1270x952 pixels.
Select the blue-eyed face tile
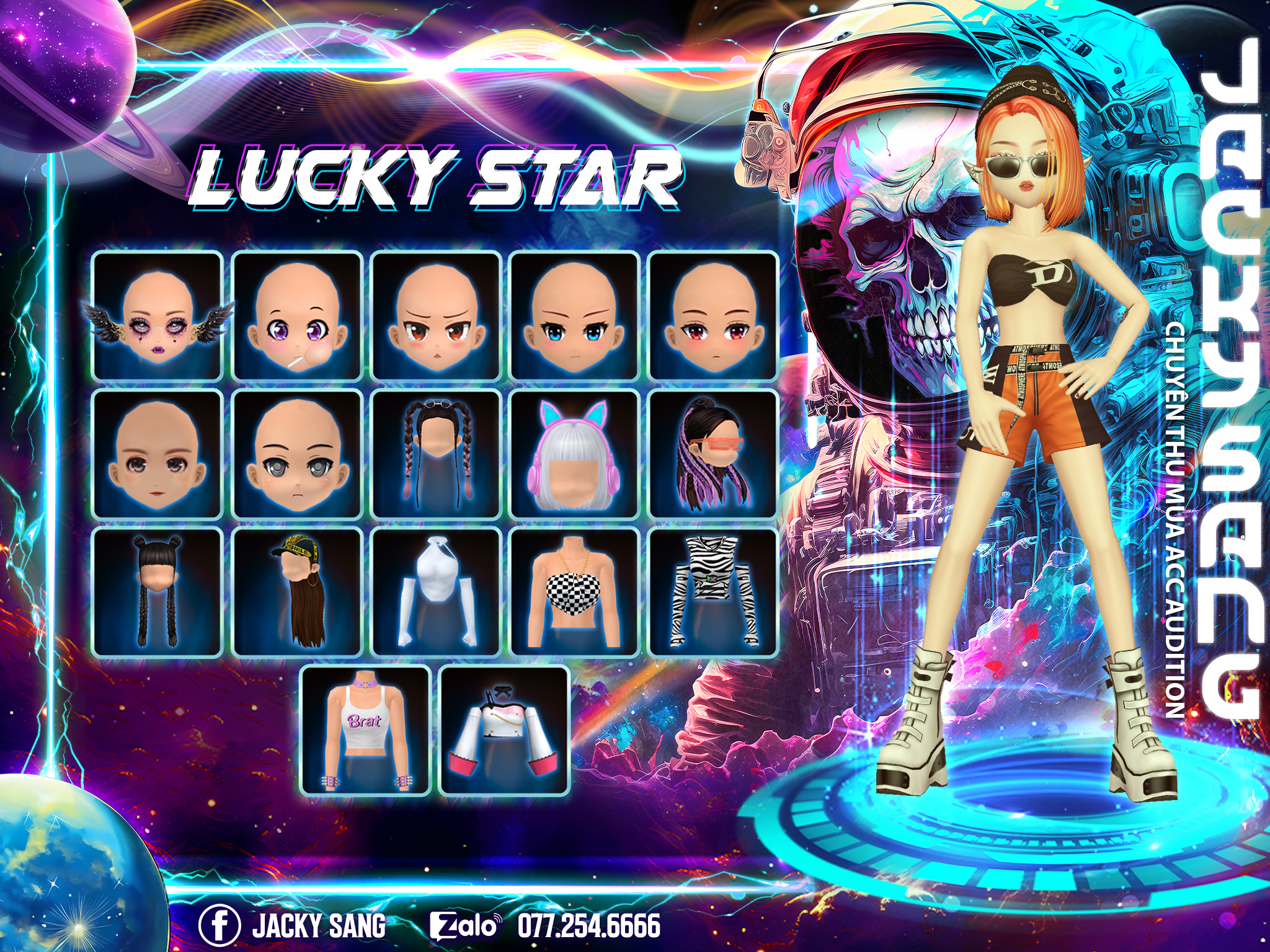[x=575, y=316]
